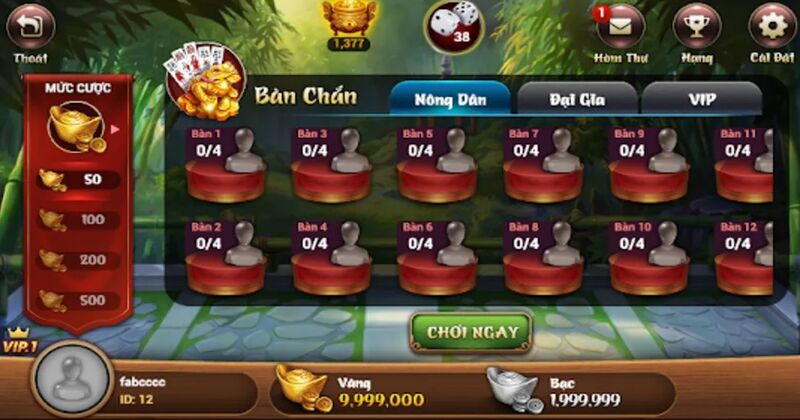
Task: Select the 100 bet level
Action: (79, 220)
